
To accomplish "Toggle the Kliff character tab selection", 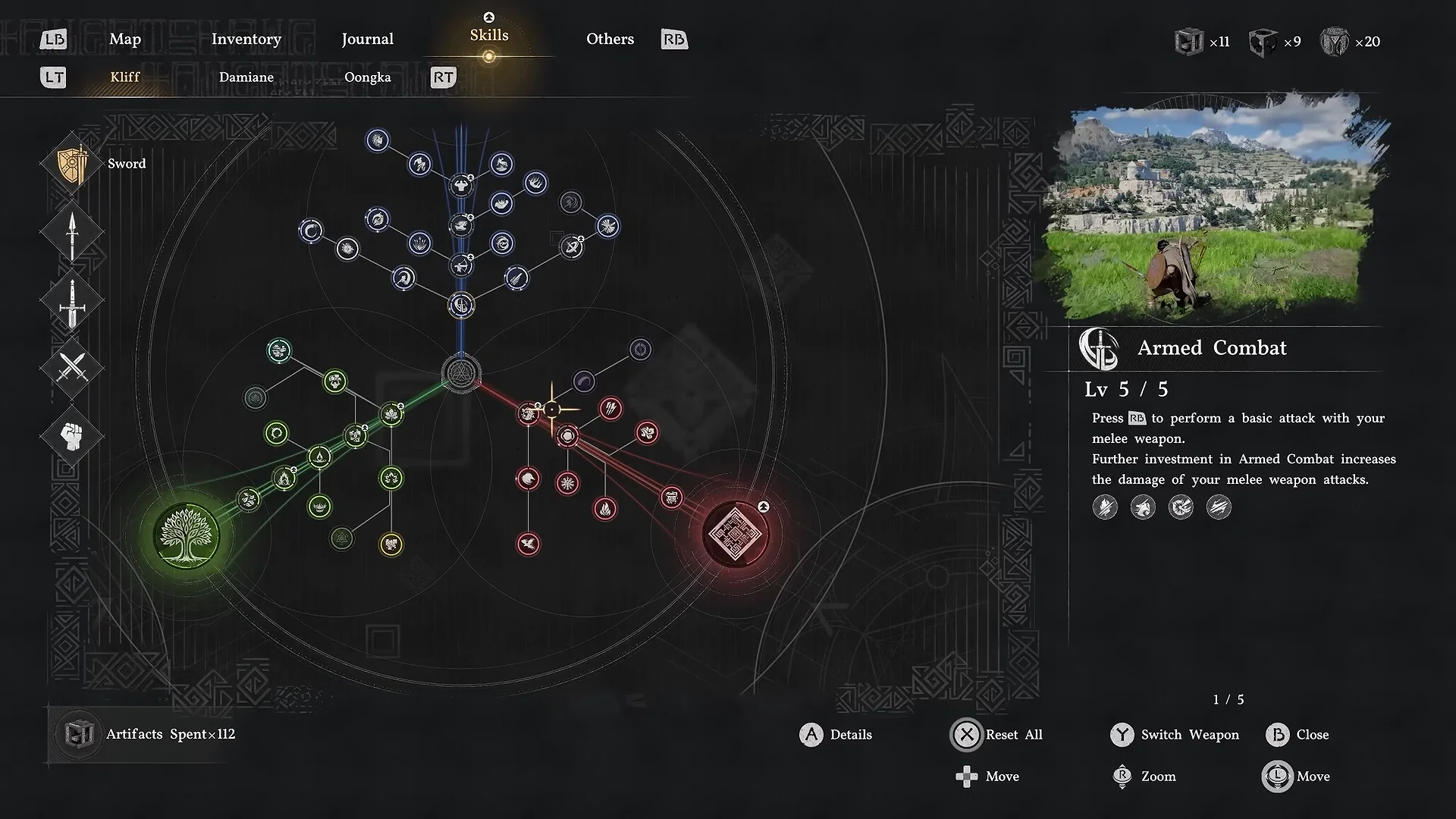I will coord(124,77).
